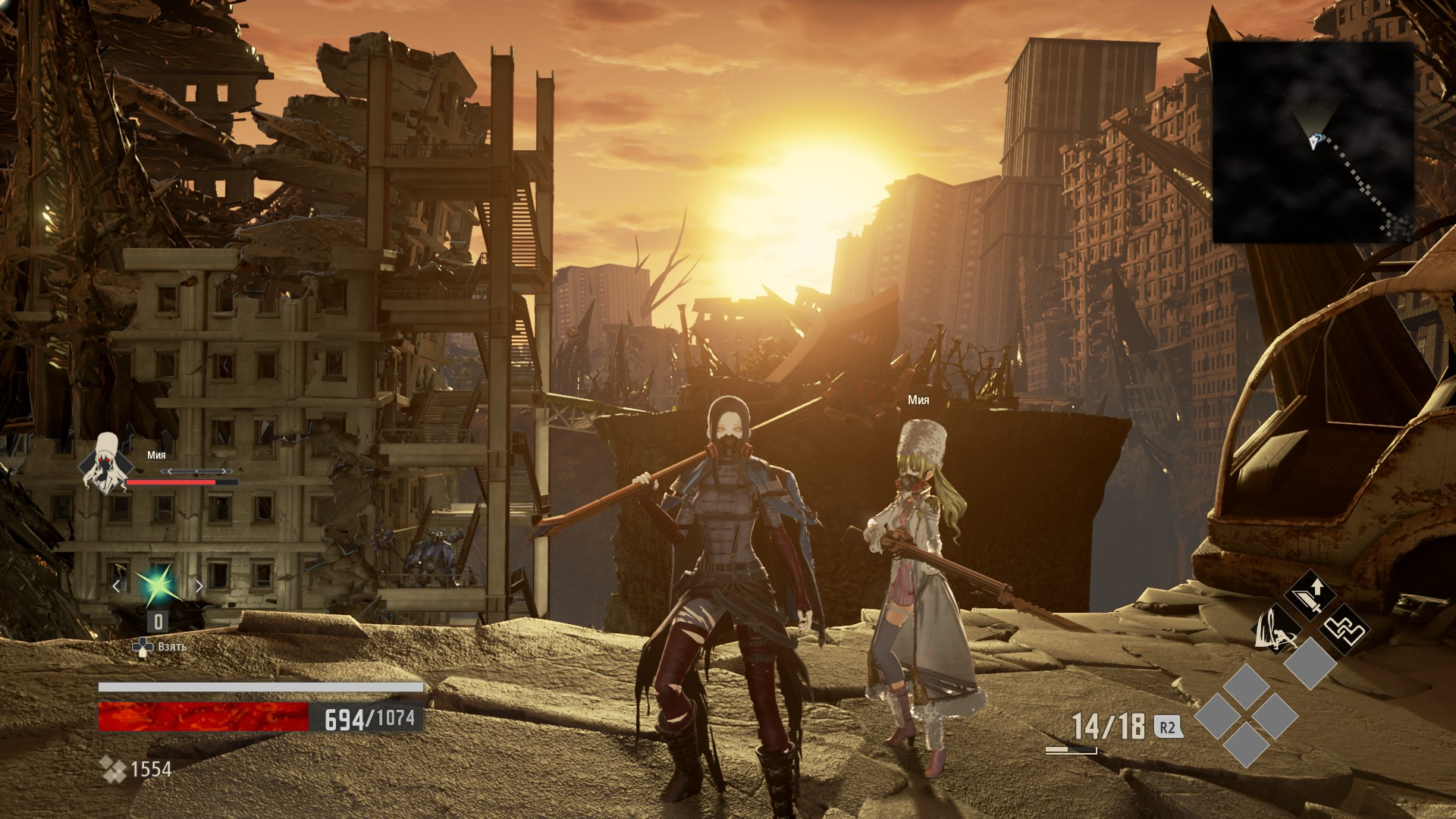Activate the sword upgrade arrow gift
This screenshot has height=819, width=1456.
tap(1310, 595)
